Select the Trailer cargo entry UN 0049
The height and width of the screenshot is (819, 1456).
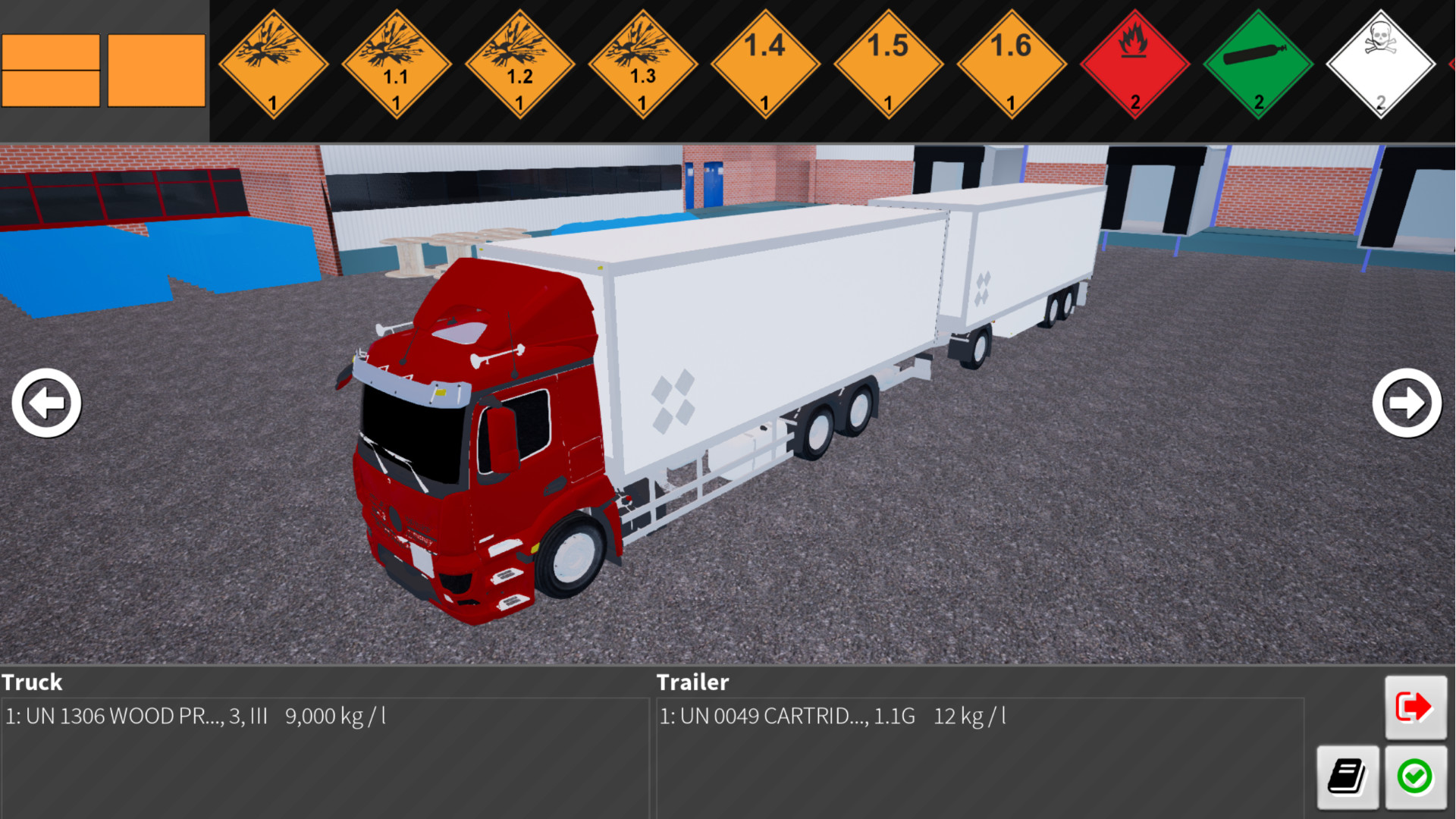tap(833, 715)
